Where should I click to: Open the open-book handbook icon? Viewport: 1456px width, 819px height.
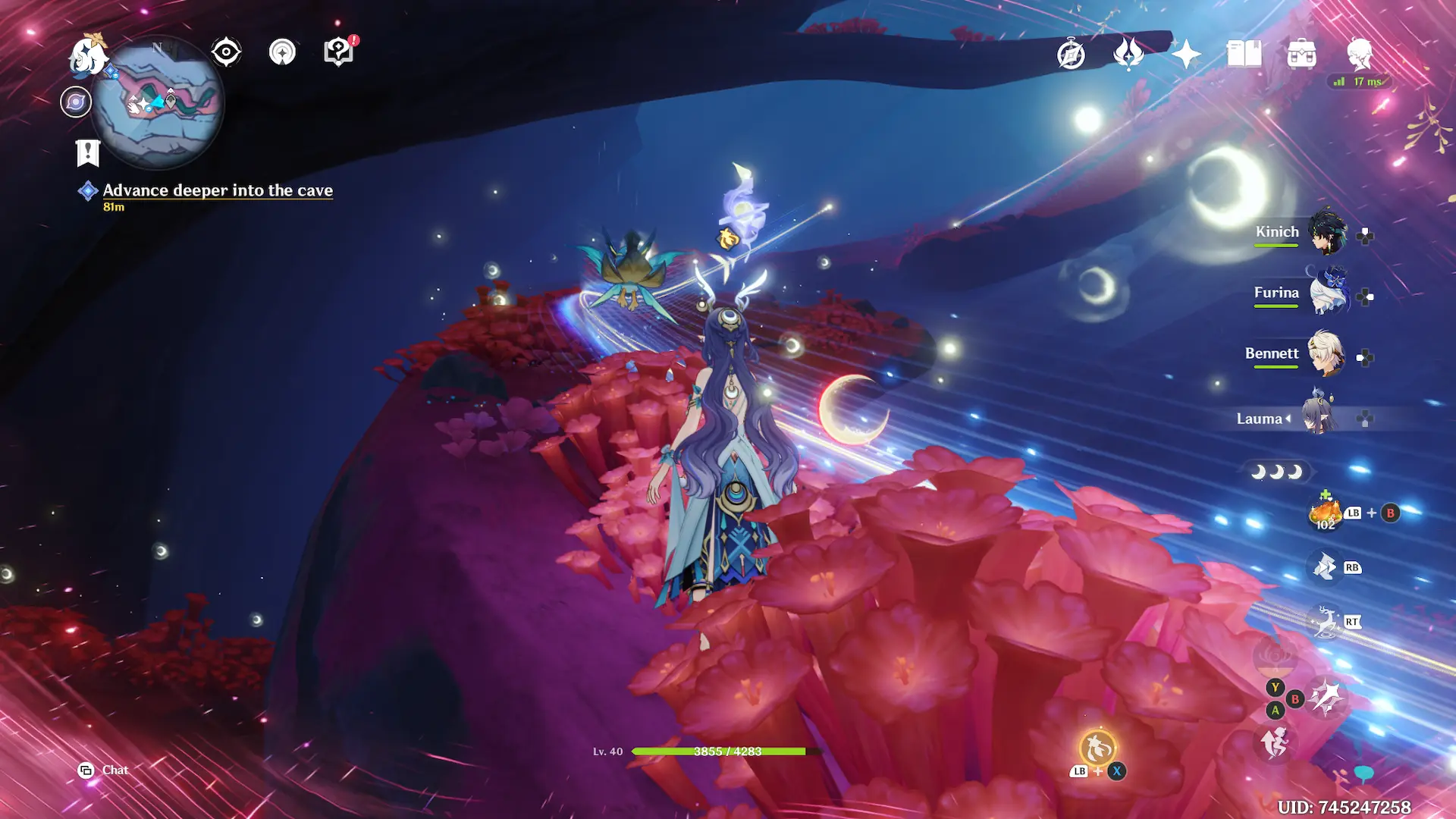click(1244, 54)
